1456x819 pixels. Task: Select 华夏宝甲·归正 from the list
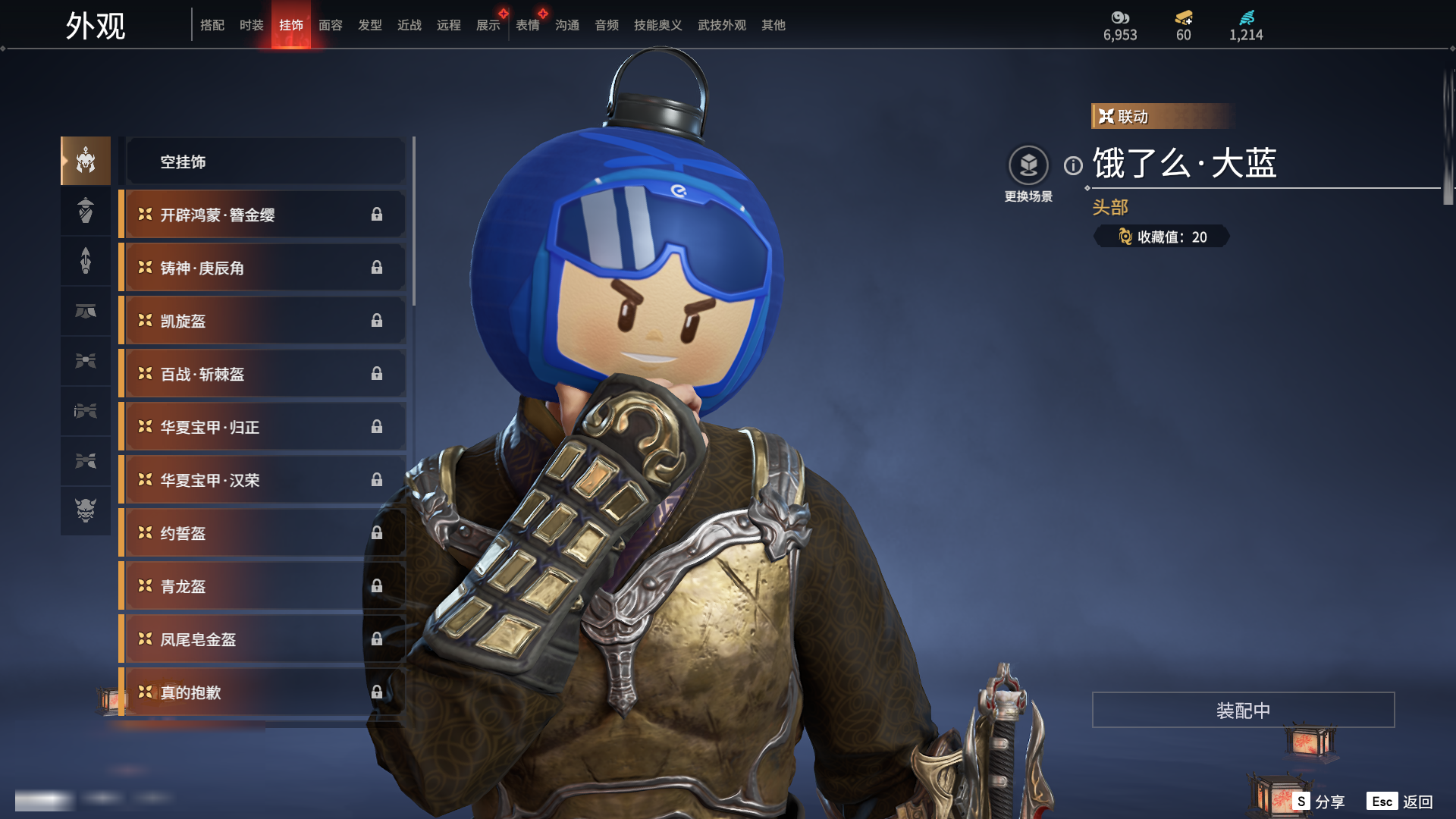[x=262, y=427]
